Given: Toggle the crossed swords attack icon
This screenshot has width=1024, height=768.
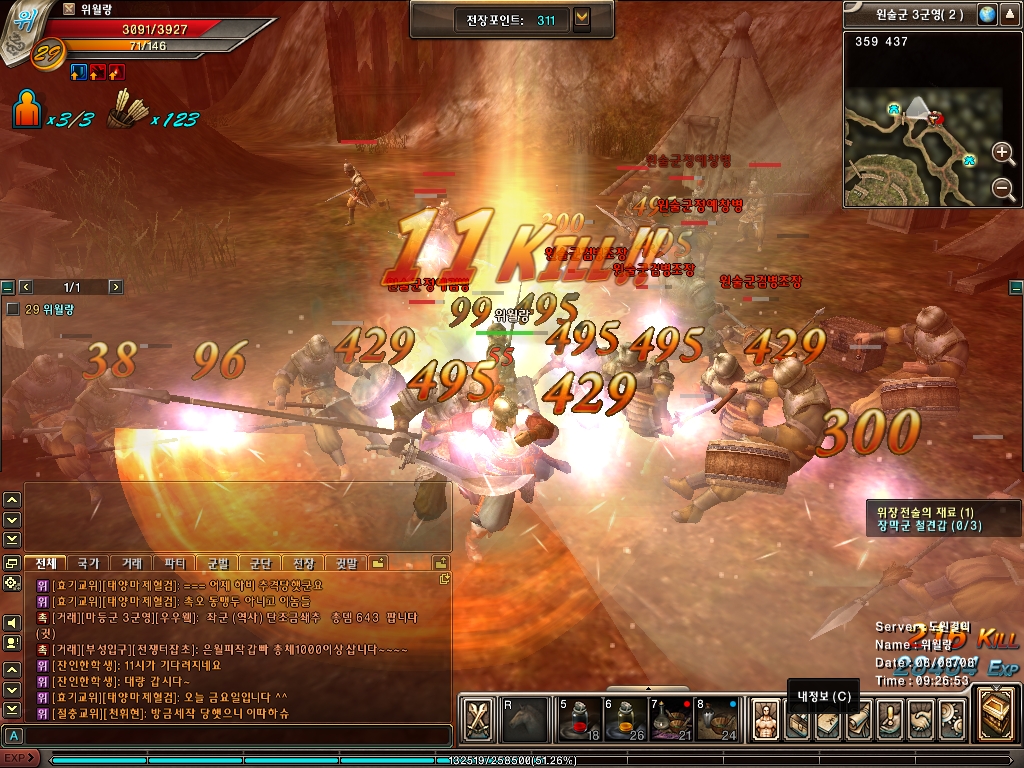Looking at the screenshot, I should pyautogui.click(x=479, y=719).
